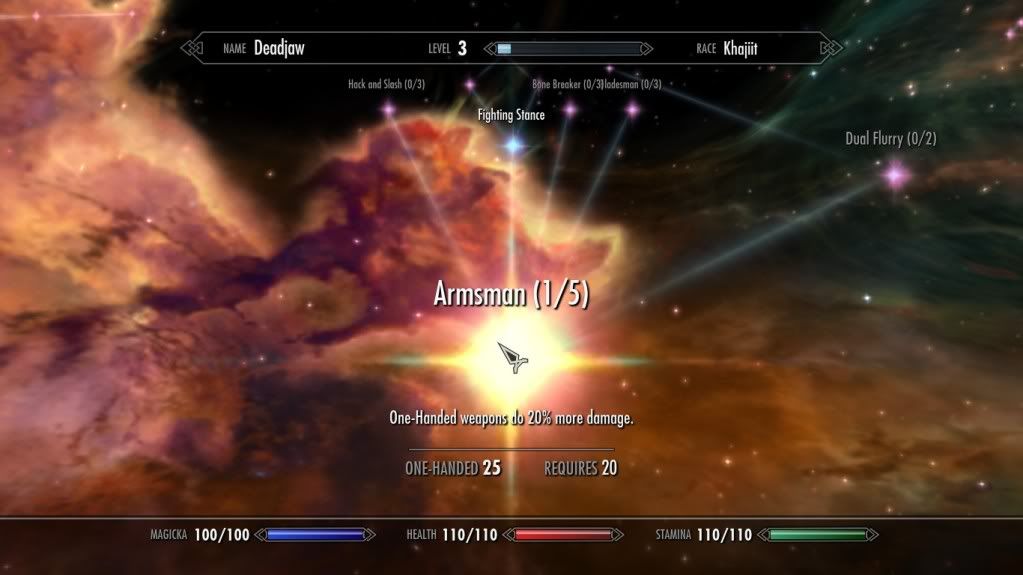The height and width of the screenshot is (575, 1023).
Task: Select the Hack and Slash perk star
Action: [389, 110]
